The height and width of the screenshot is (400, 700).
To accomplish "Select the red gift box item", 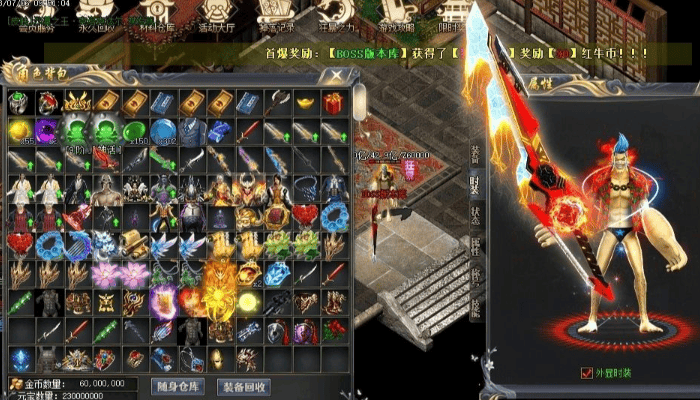I will pos(333,101).
